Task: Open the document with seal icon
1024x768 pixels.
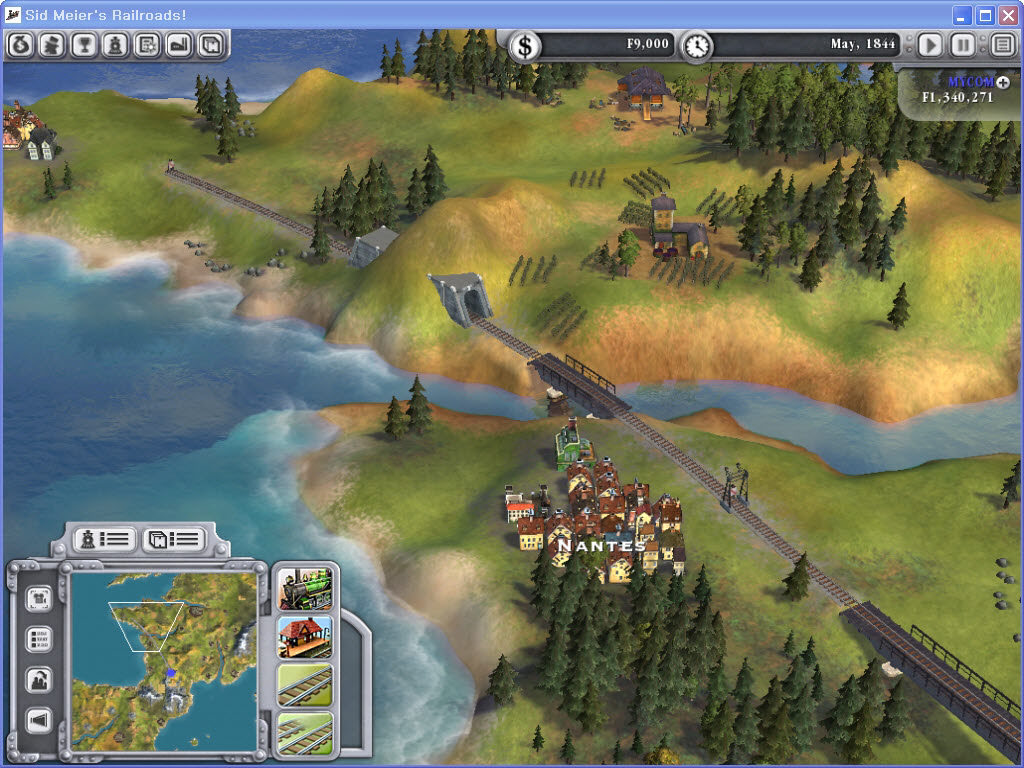Action: 148,45
